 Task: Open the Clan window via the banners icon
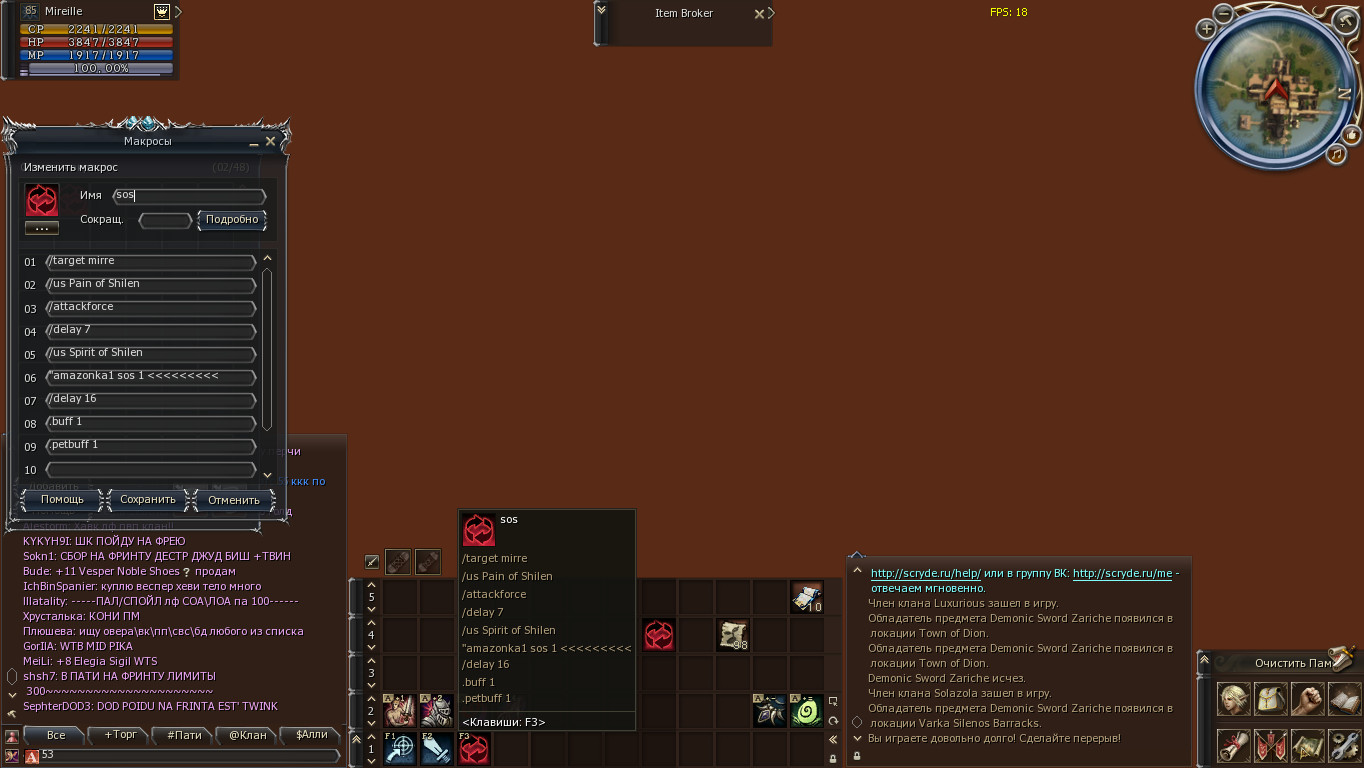pyautogui.click(x=1271, y=745)
